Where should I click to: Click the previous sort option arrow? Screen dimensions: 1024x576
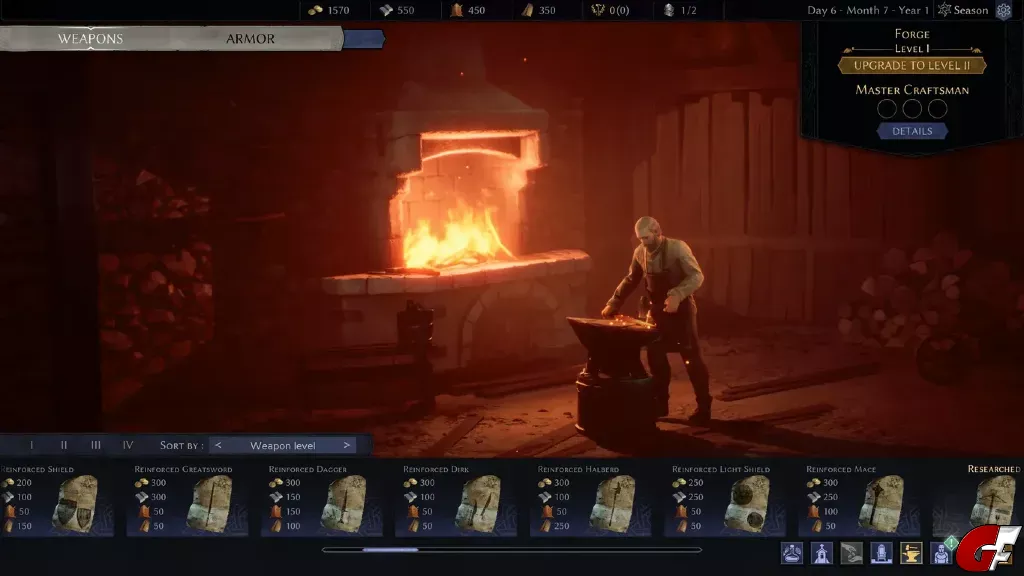click(x=219, y=445)
